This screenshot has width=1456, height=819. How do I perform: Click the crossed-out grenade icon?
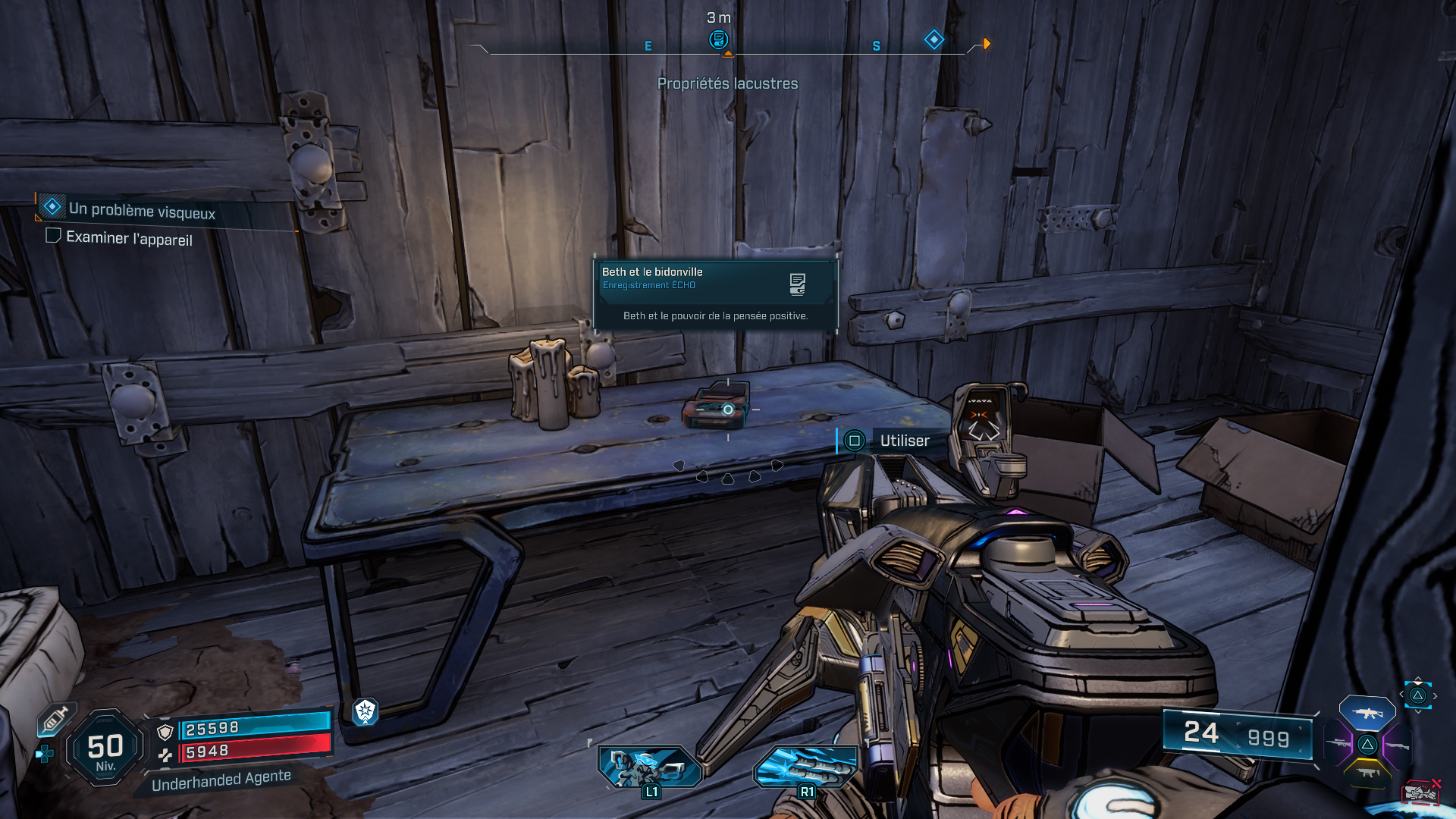[x=1420, y=793]
